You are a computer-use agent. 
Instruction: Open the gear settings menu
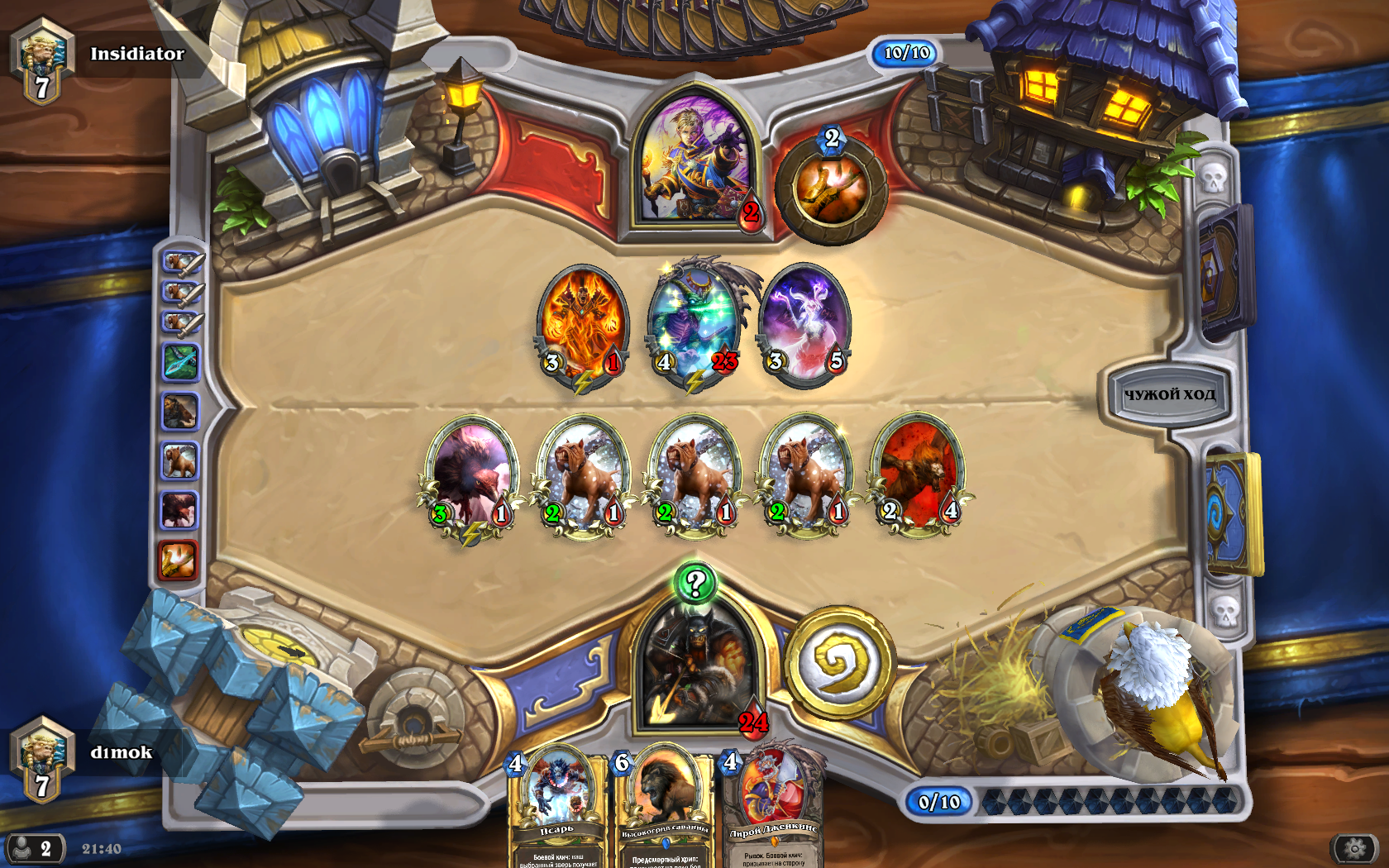point(1354,848)
